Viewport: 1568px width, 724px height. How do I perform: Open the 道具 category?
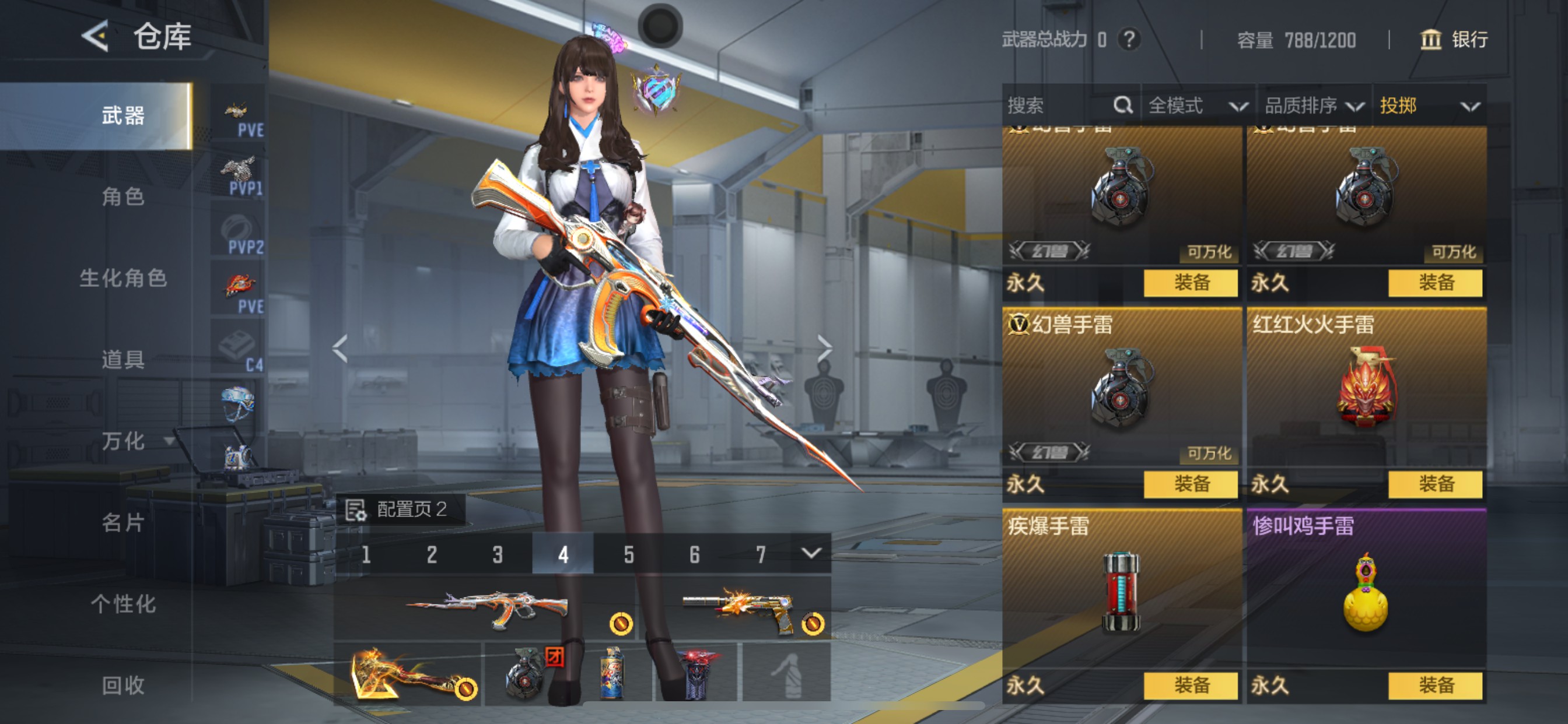123,360
